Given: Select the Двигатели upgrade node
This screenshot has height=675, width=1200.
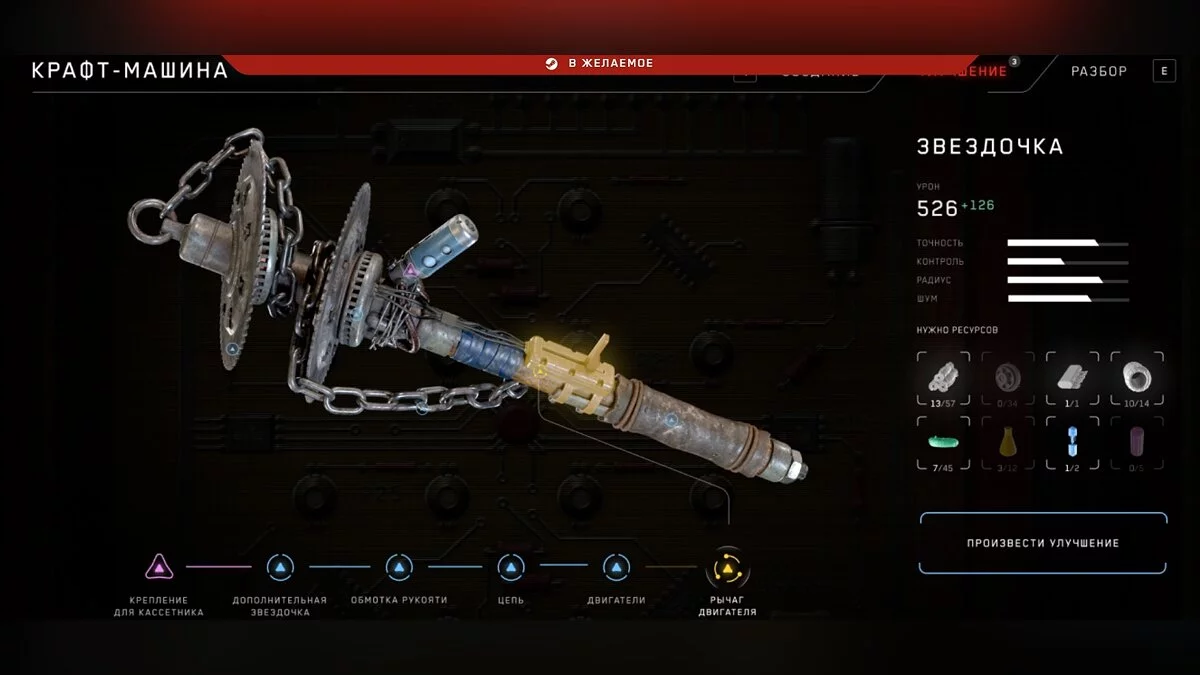Looking at the screenshot, I should tap(616, 568).
